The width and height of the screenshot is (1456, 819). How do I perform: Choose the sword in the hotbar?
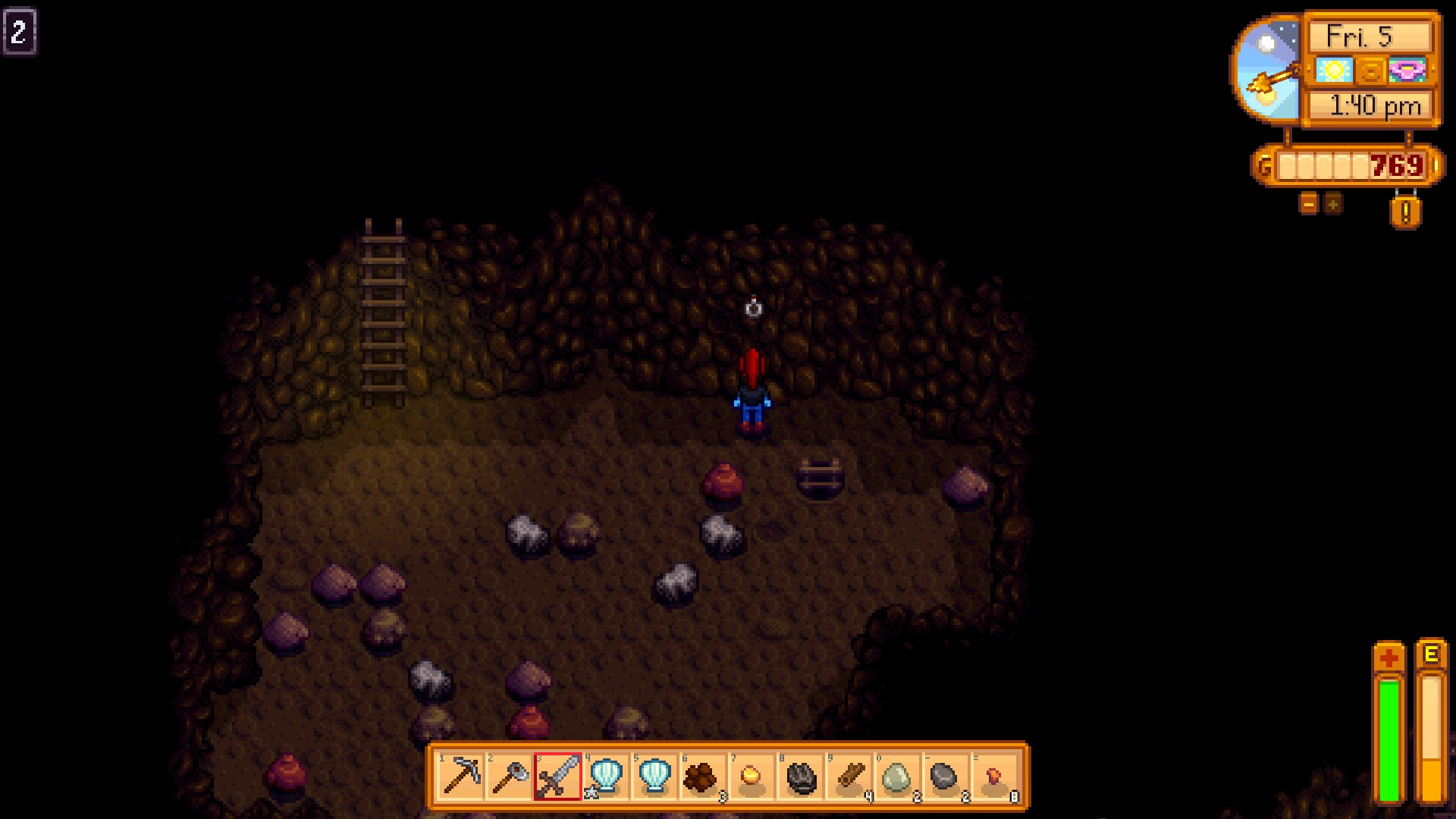[558, 777]
